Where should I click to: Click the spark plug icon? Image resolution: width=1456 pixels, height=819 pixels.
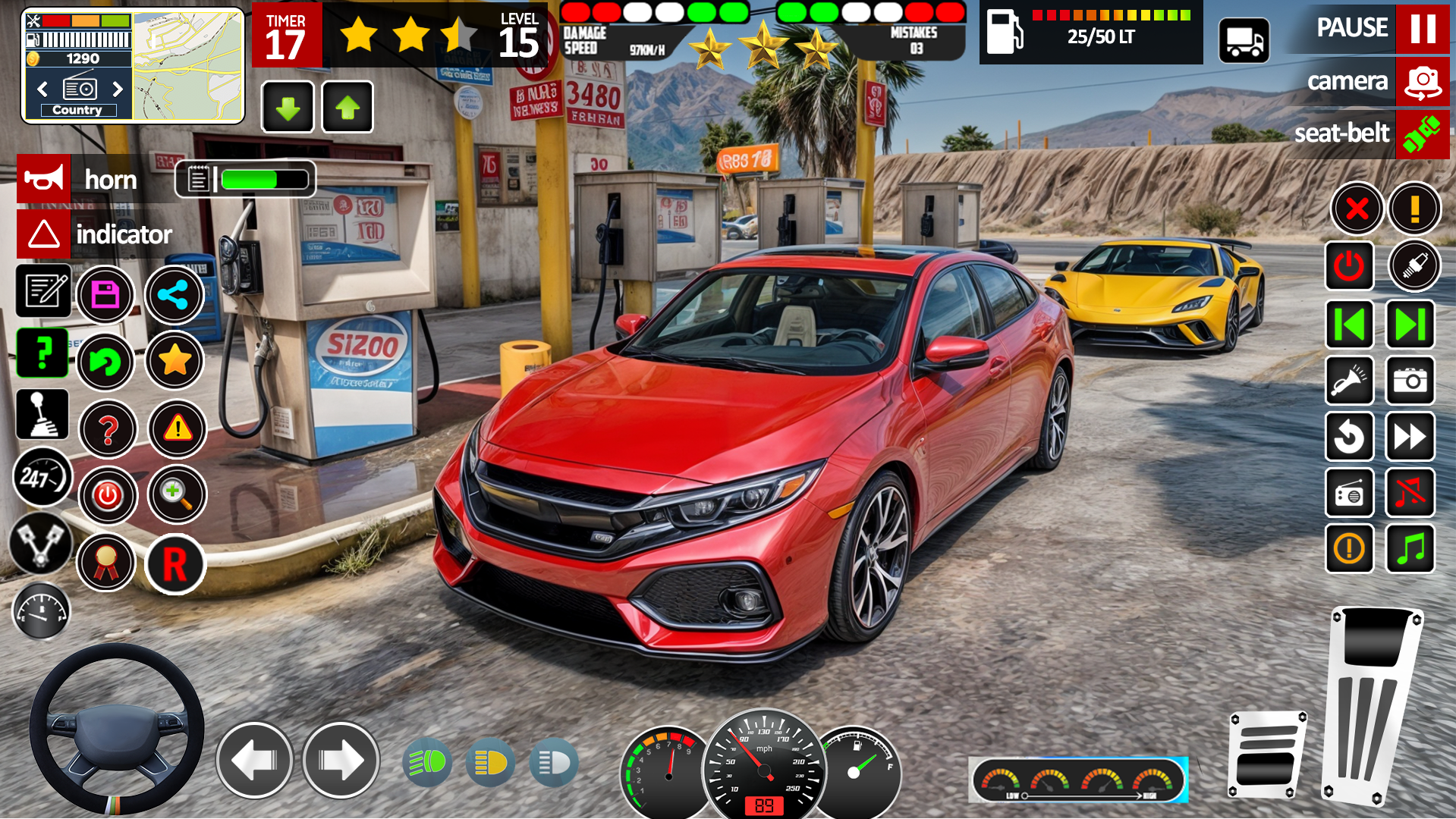[x=1413, y=266]
